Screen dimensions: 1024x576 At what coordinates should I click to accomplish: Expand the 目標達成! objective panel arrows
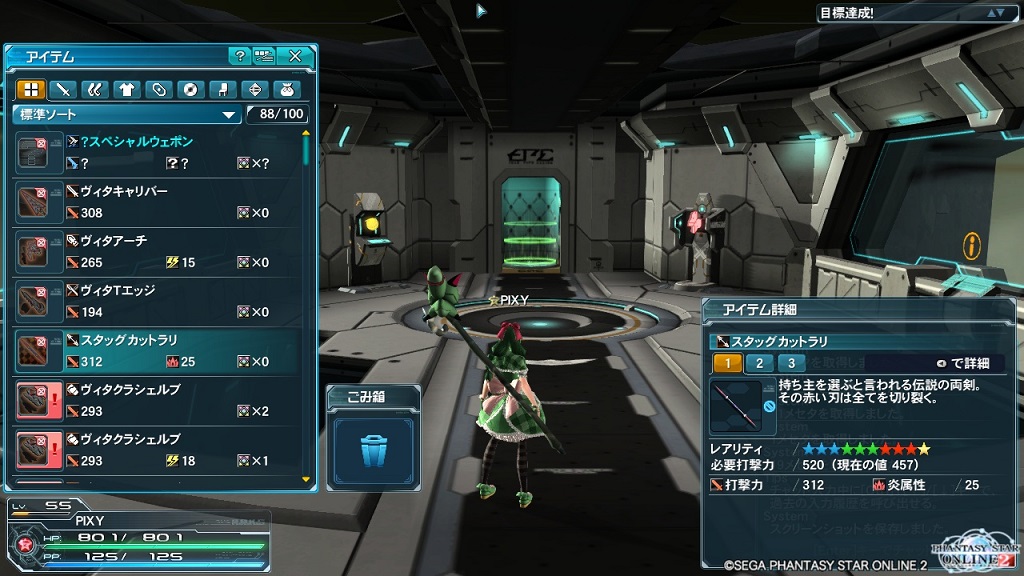pyautogui.click(x=995, y=13)
